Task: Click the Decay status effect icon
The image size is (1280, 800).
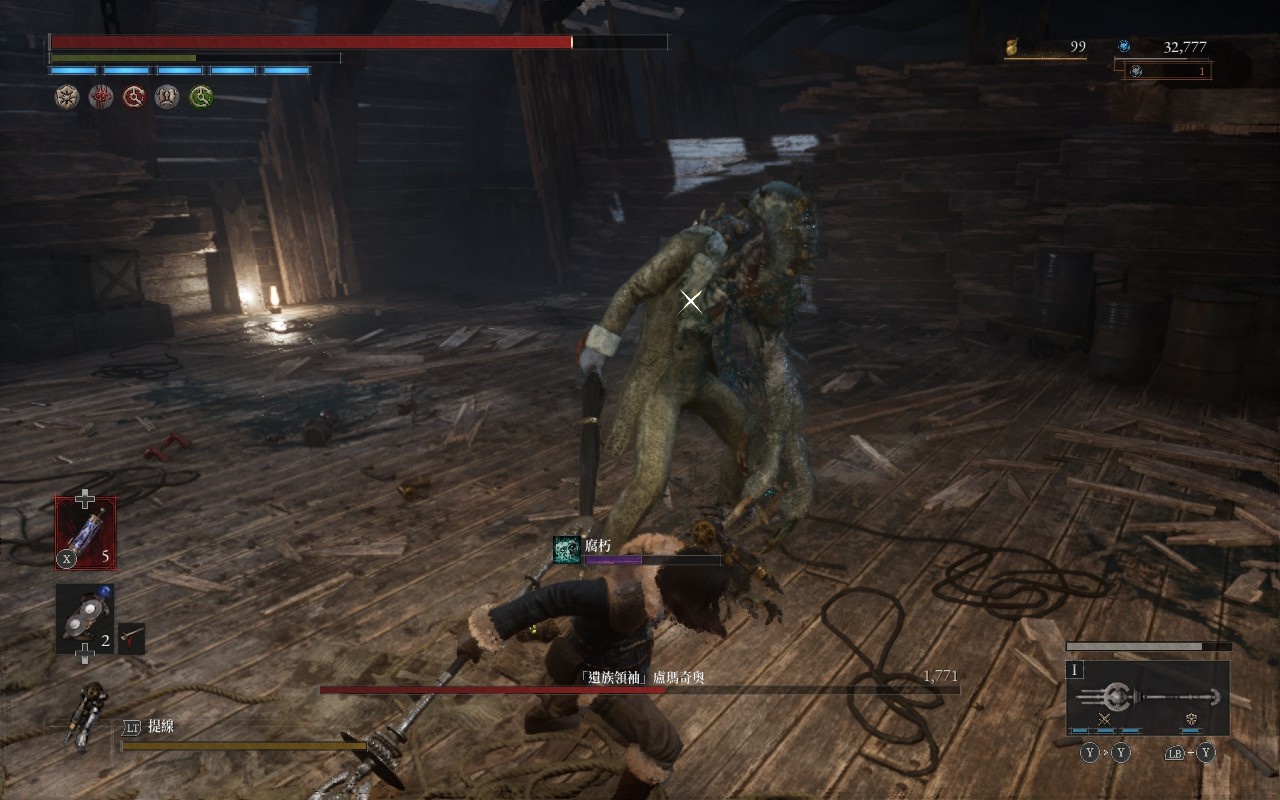Action: pyautogui.click(x=567, y=550)
